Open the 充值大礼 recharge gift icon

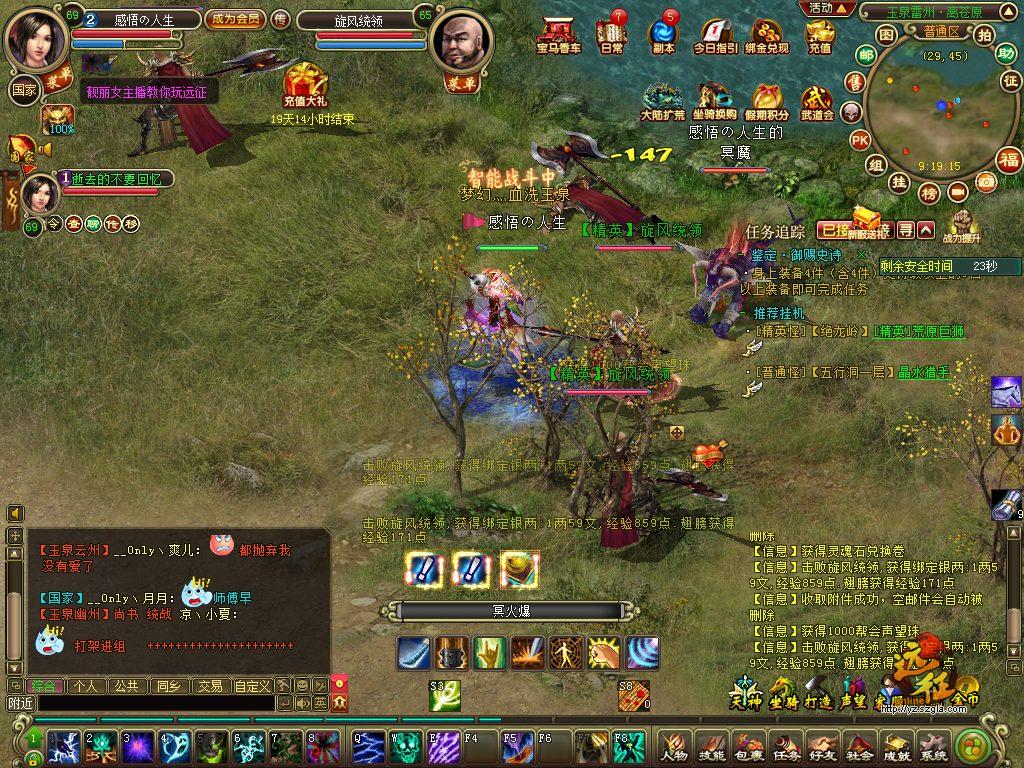(305, 85)
